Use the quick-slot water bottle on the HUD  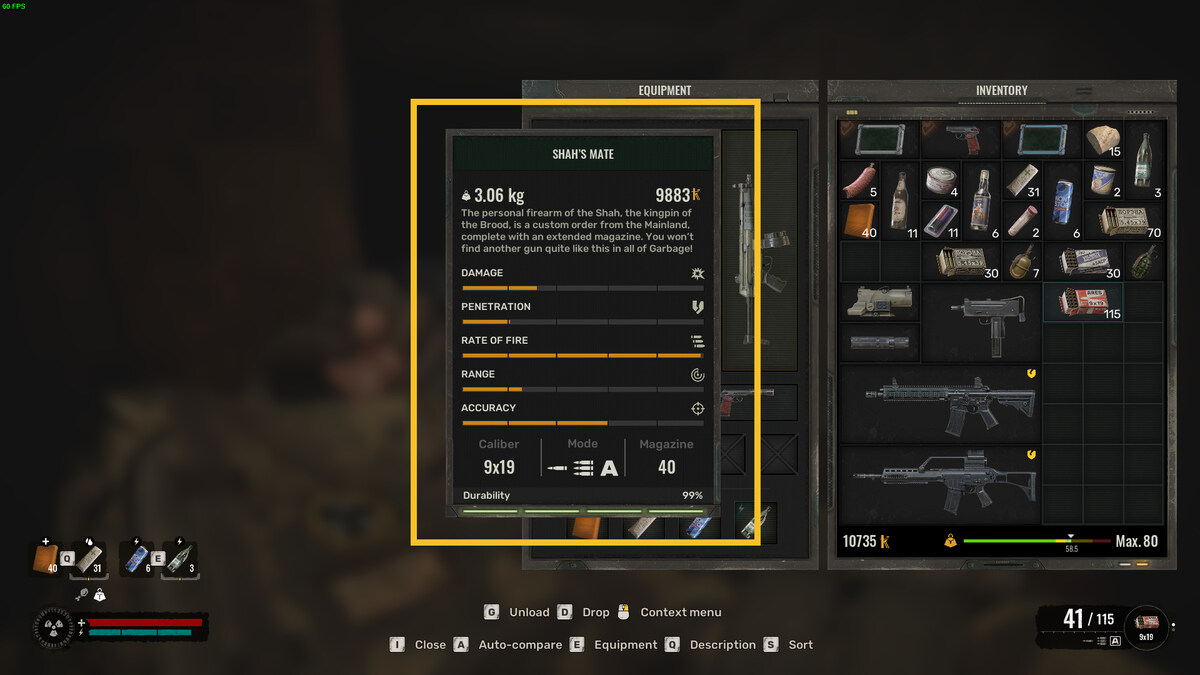[x=179, y=559]
